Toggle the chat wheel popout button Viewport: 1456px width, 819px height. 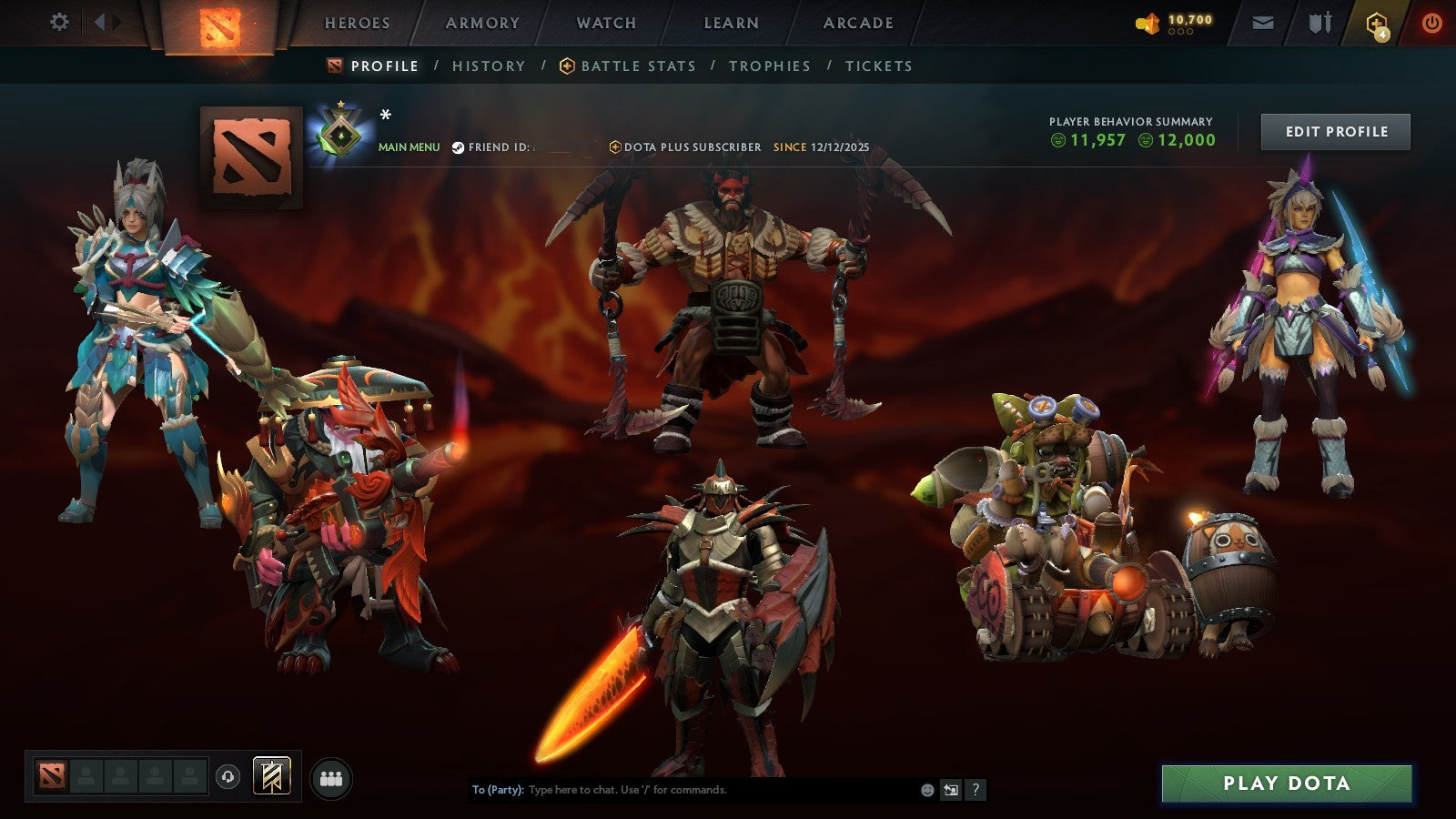pos(952,791)
